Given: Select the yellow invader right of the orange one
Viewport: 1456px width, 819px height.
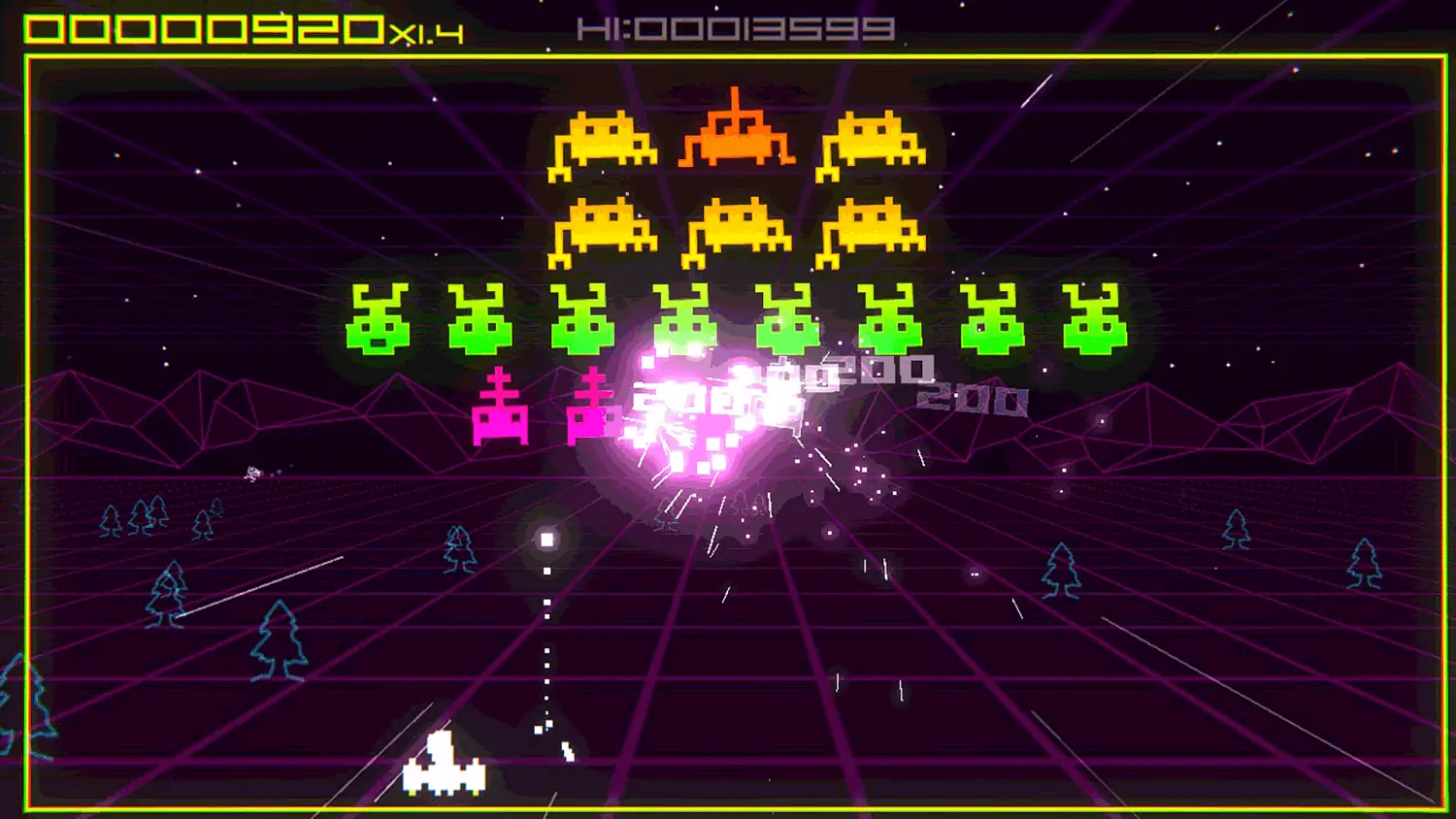Looking at the screenshot, I should tap(872, 146).
